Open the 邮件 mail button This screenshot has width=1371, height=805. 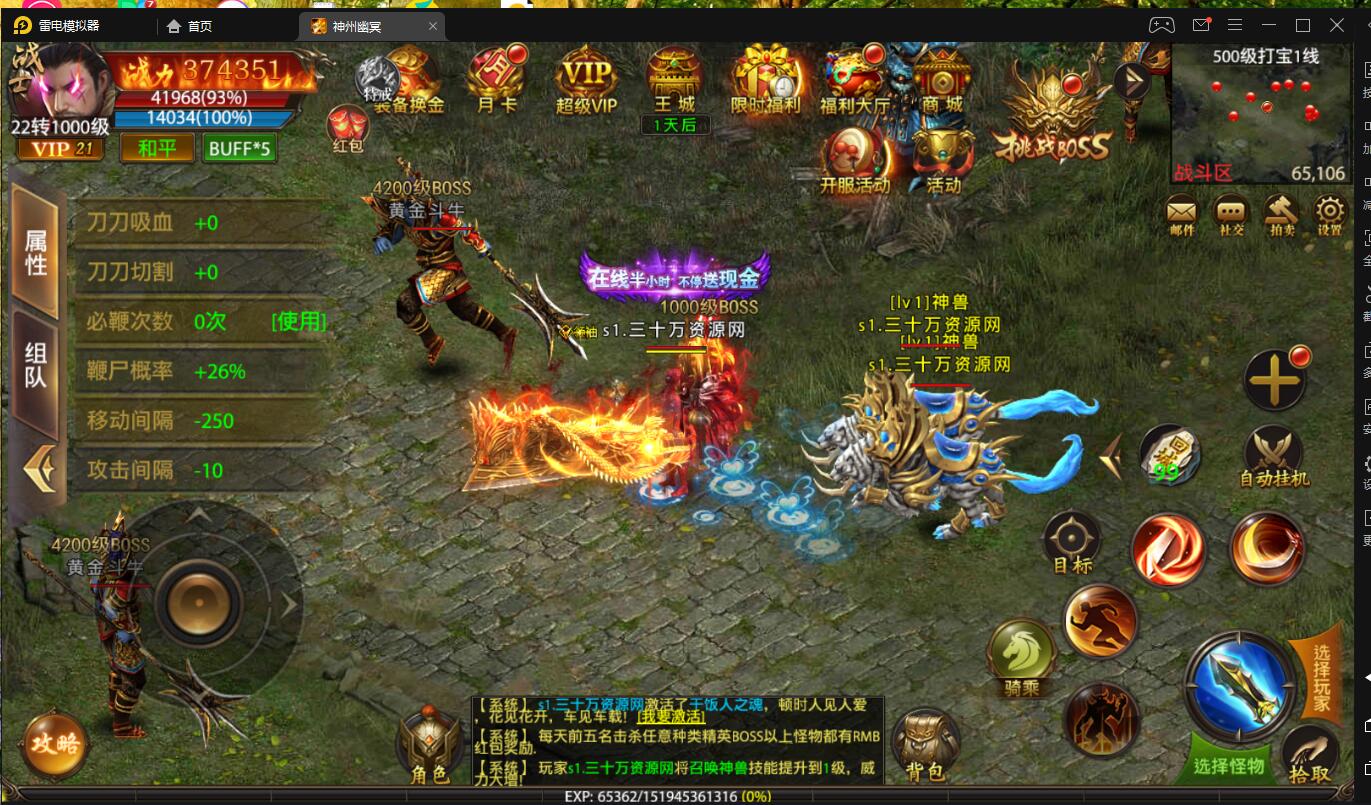[1181, 214]
